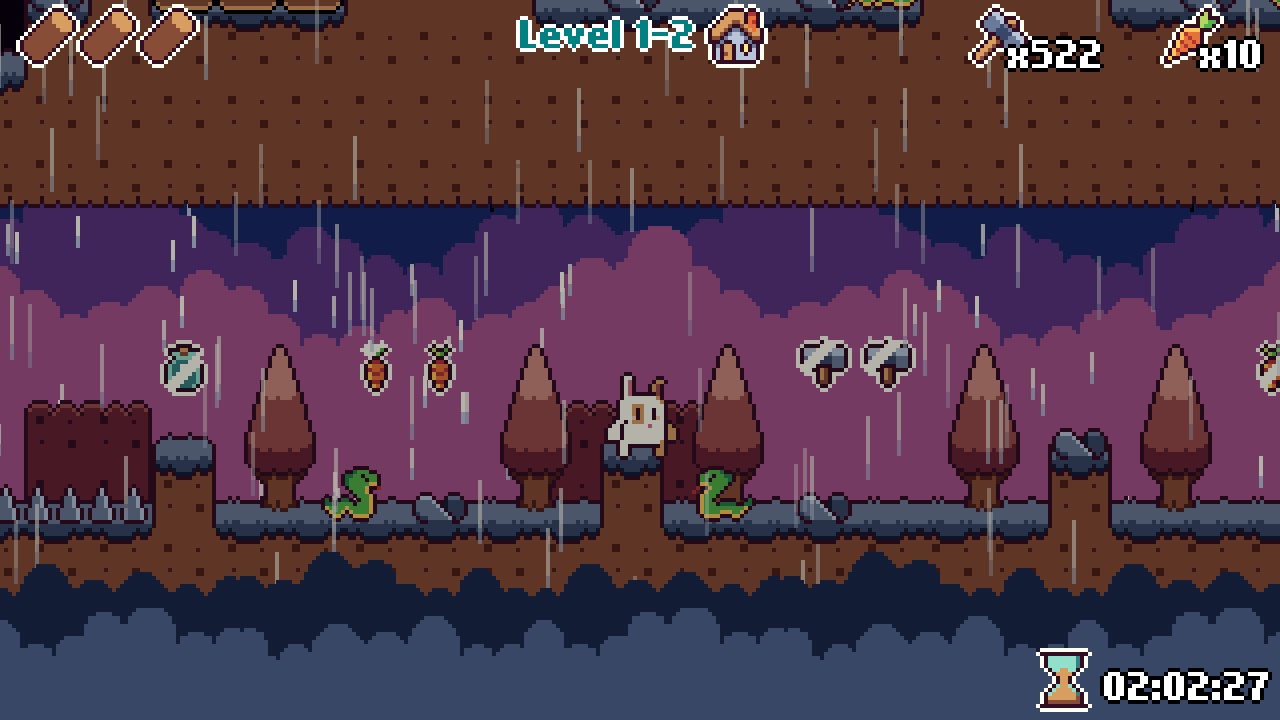Click the left floating carrot pickup
Screen dimensions: 1280x720
click(374, 370)
